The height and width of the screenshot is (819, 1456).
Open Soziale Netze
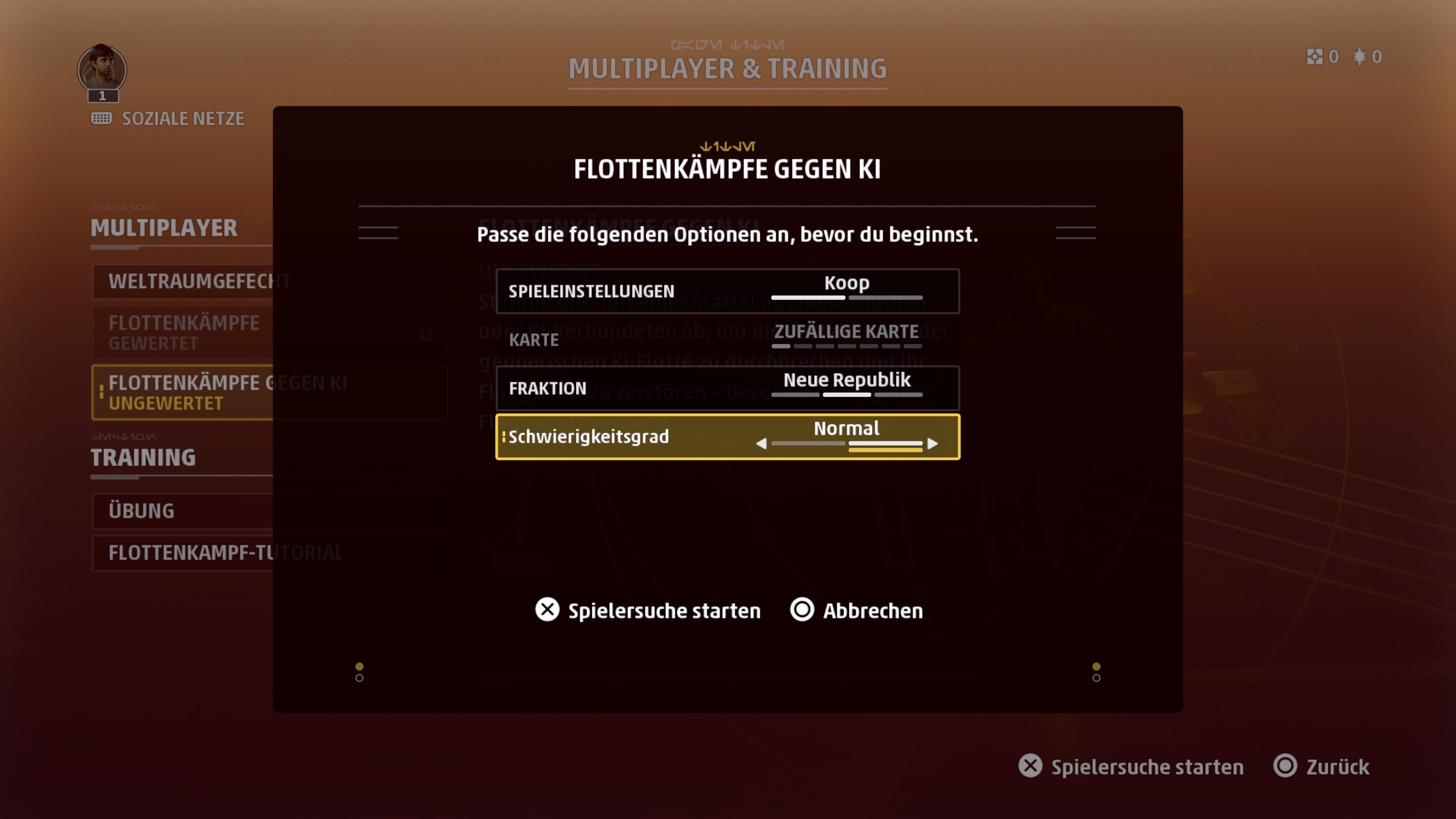click(168, 119)
